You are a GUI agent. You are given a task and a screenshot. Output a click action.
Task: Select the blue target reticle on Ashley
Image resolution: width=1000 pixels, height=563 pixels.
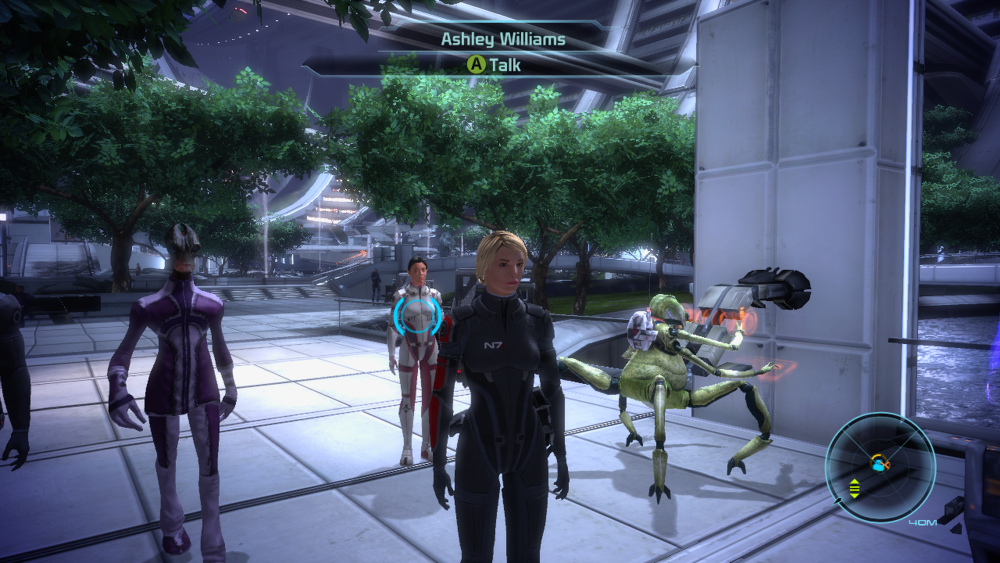[x=417, y=314]
